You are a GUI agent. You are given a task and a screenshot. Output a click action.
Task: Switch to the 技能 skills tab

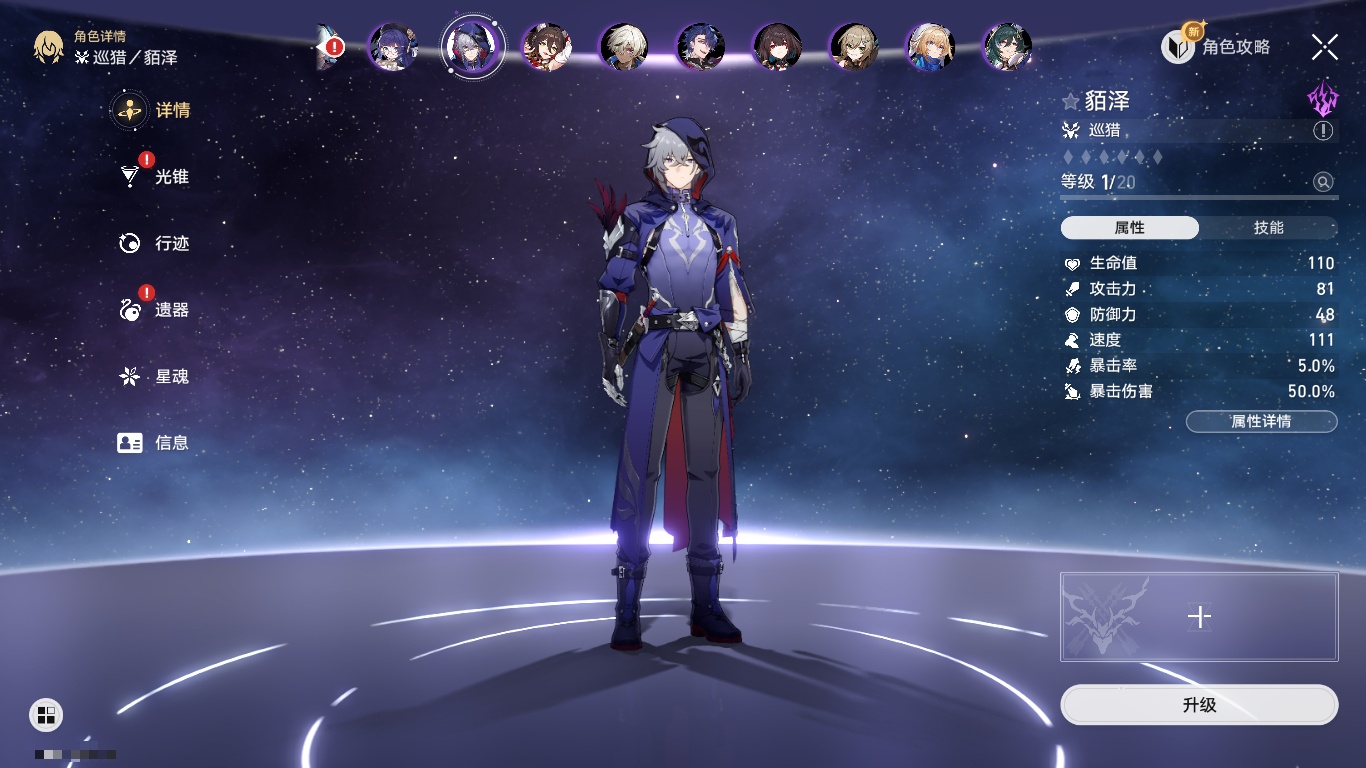coord(1268,228)
